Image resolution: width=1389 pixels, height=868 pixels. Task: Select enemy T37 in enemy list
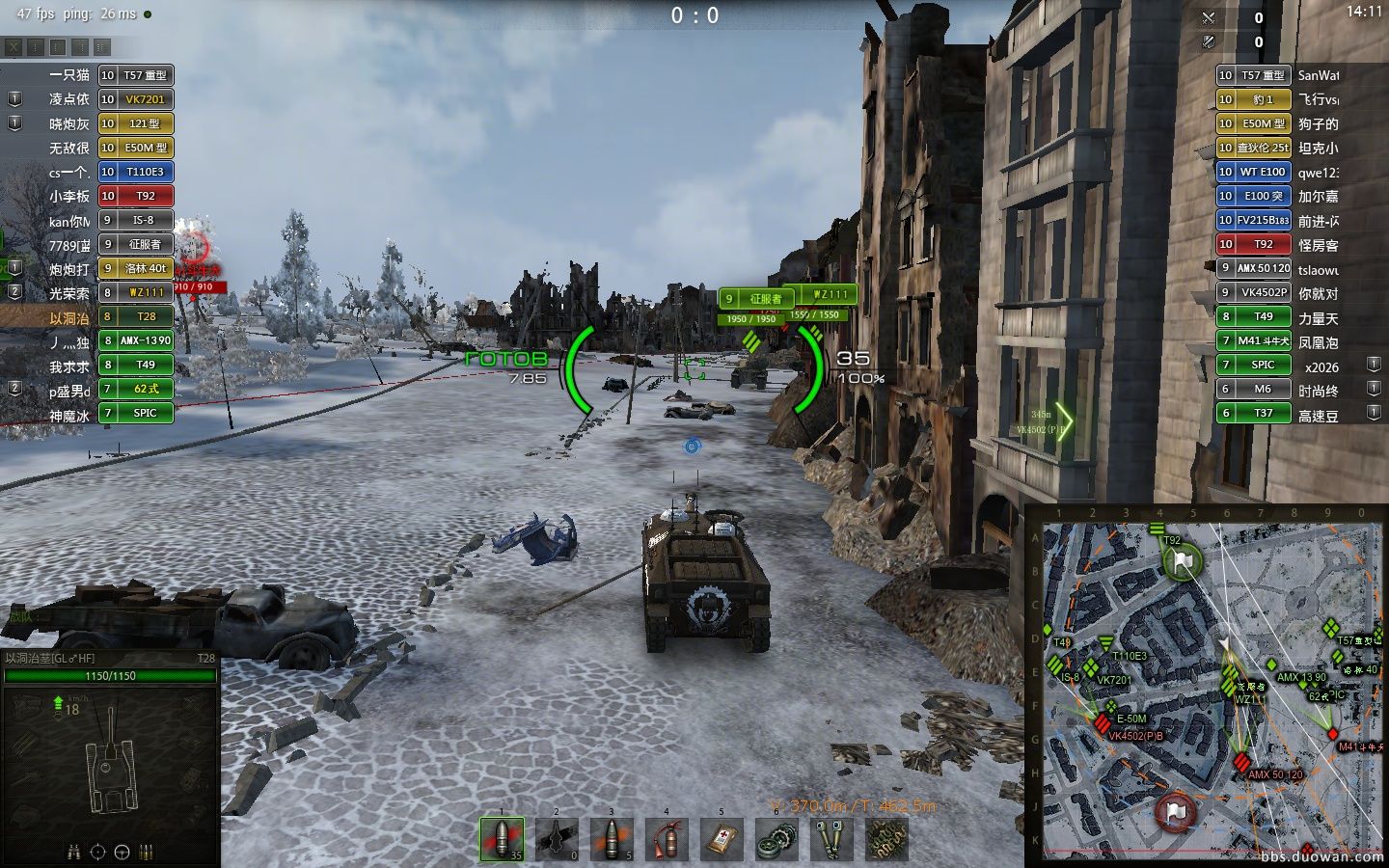(x=1253, y=413)
